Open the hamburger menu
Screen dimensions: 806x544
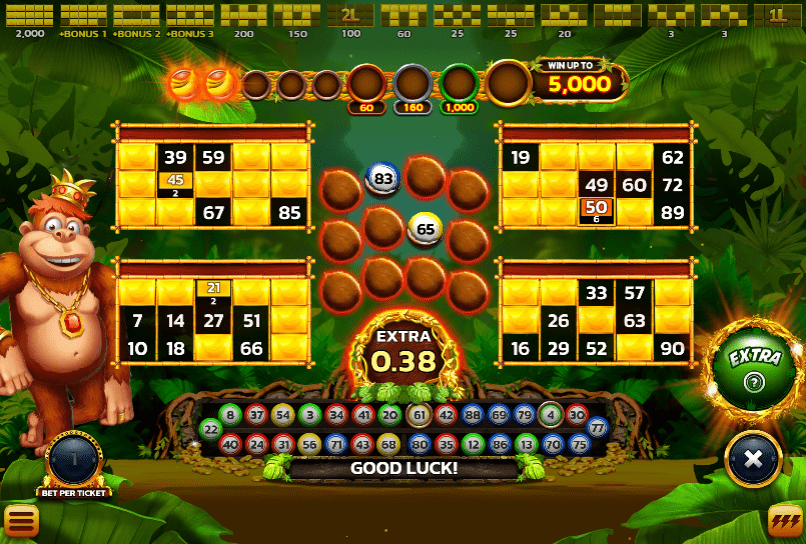tap(21, 520)
